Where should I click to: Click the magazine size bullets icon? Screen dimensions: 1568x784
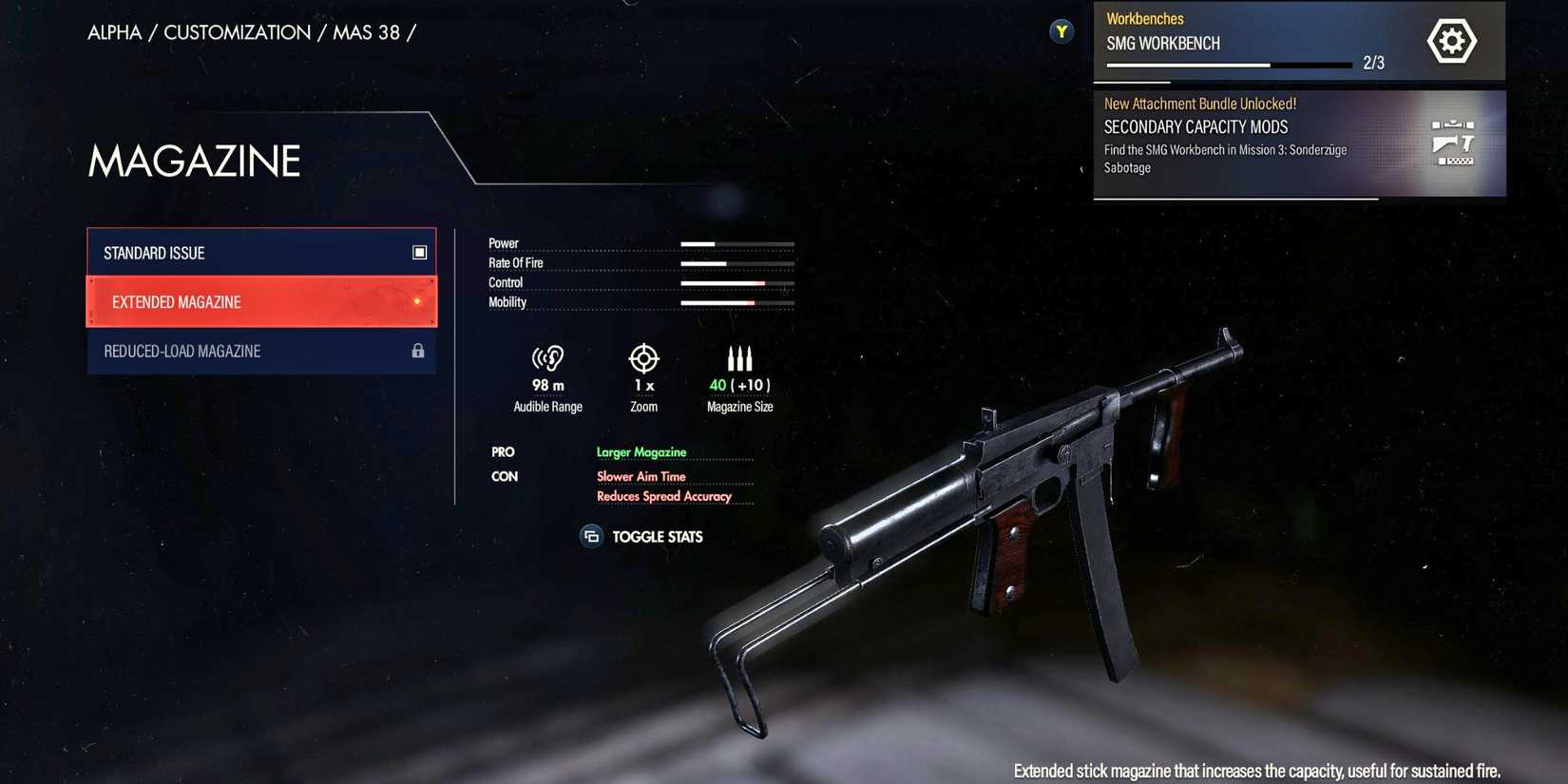click(x=739, y=358)
